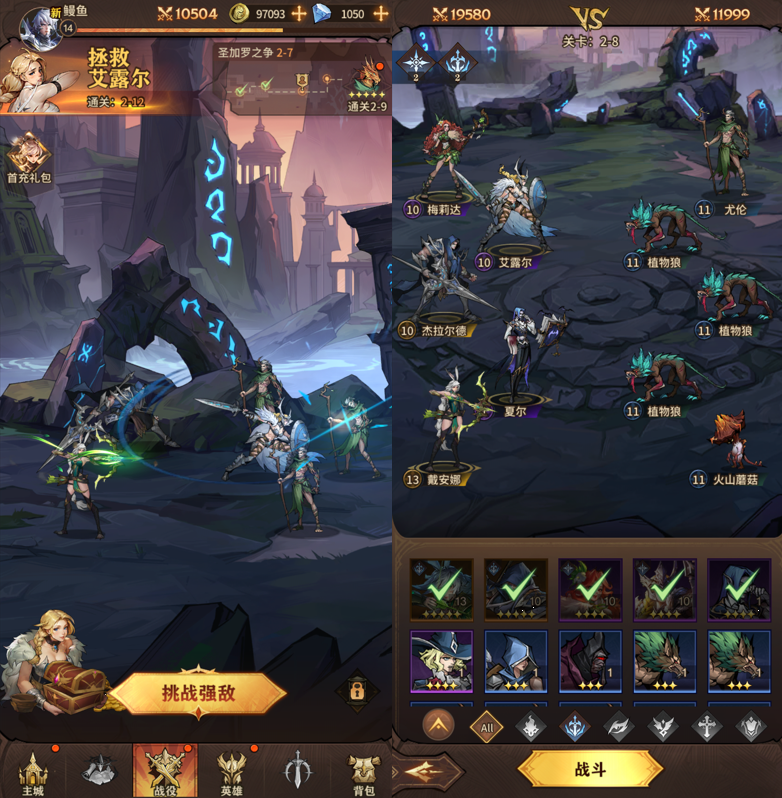This screenshot has height=798, width=782.
Task: Add diamonds with the plus button
Action: pyautogui.click(x=380, y=14)
